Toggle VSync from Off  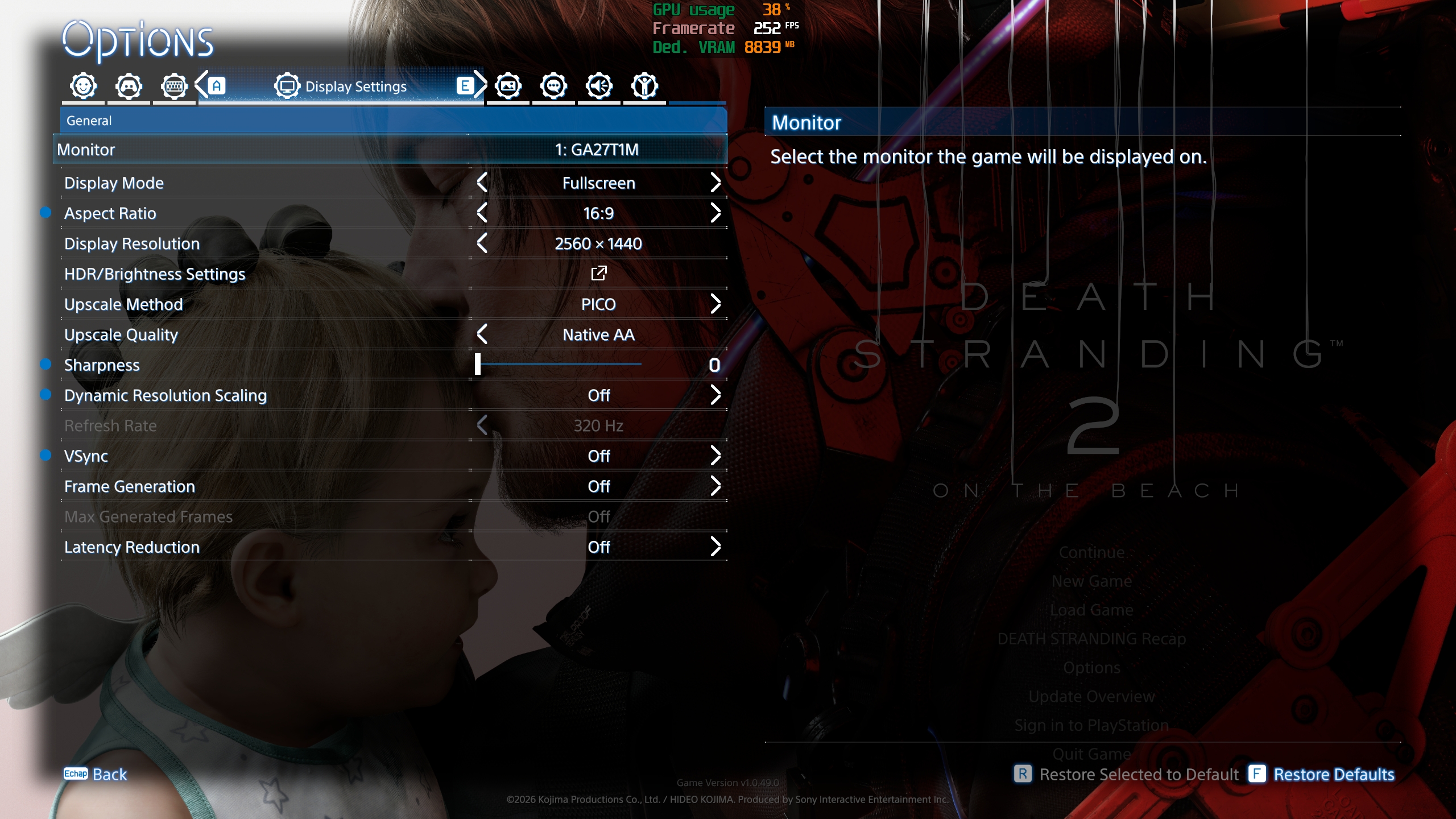pos(715,456)
